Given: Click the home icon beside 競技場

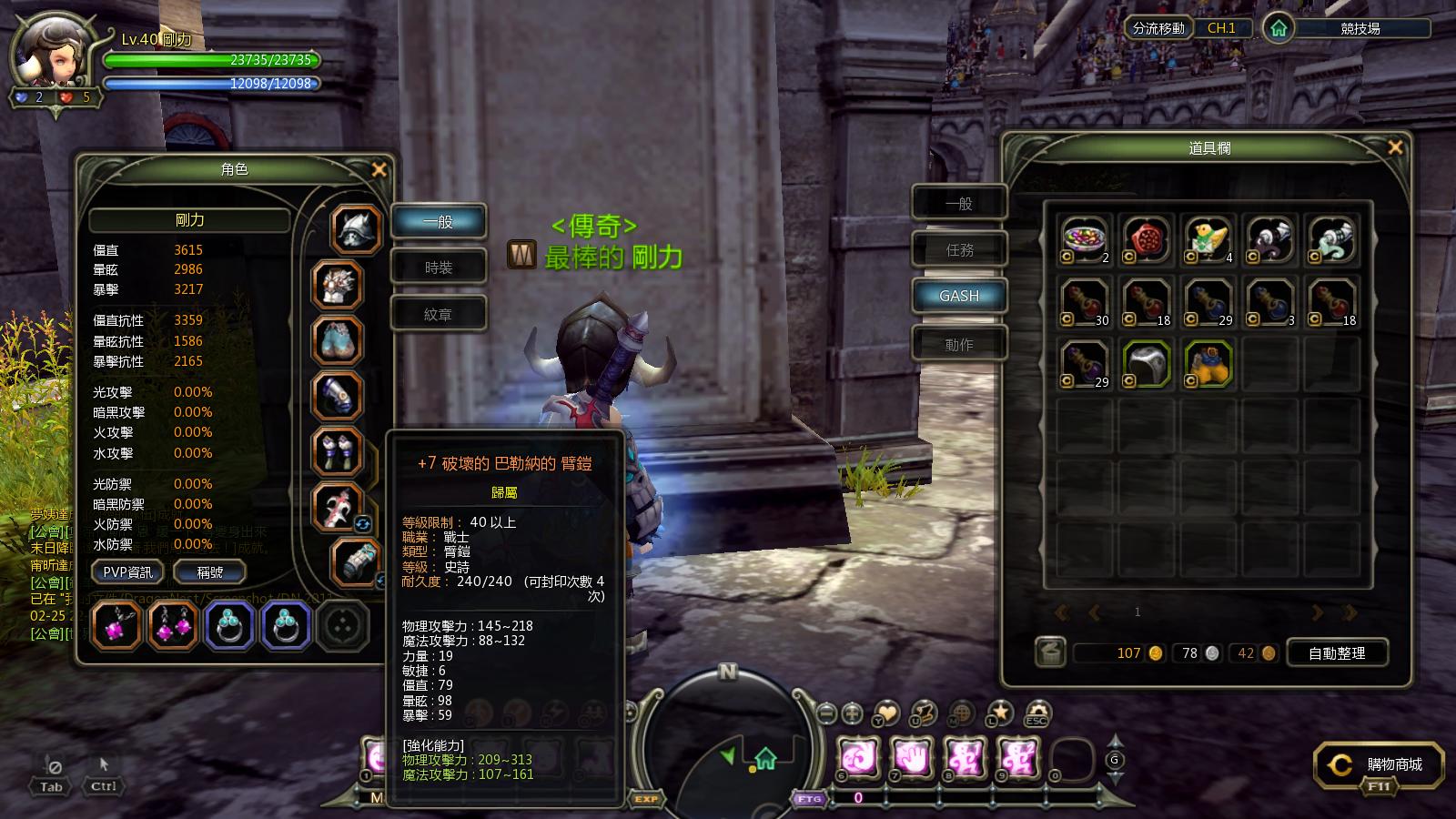Looking at the screenshot, I should tap(1279, 28).
